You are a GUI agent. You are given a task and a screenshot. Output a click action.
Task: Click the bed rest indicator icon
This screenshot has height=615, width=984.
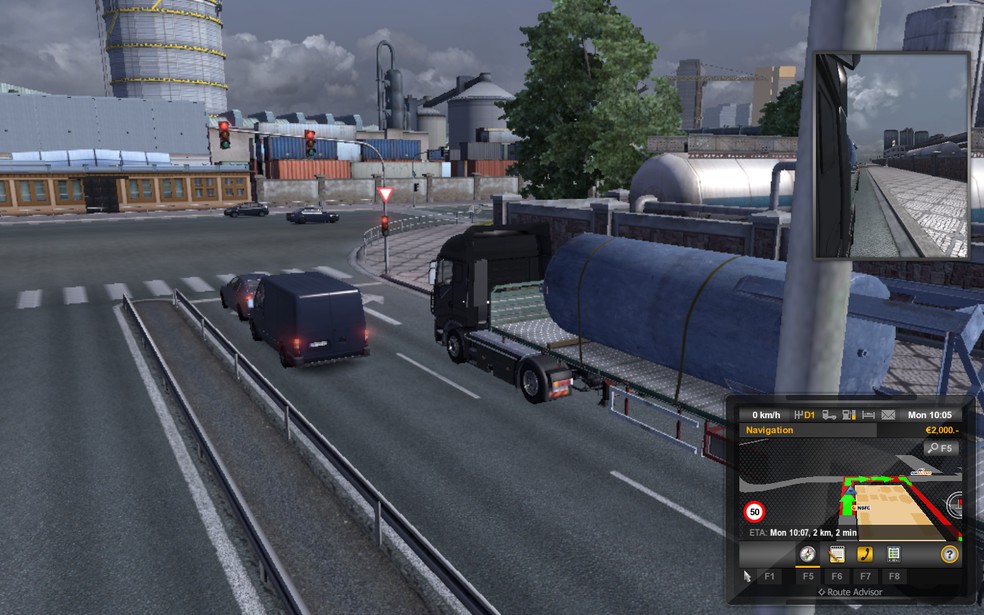868,415
